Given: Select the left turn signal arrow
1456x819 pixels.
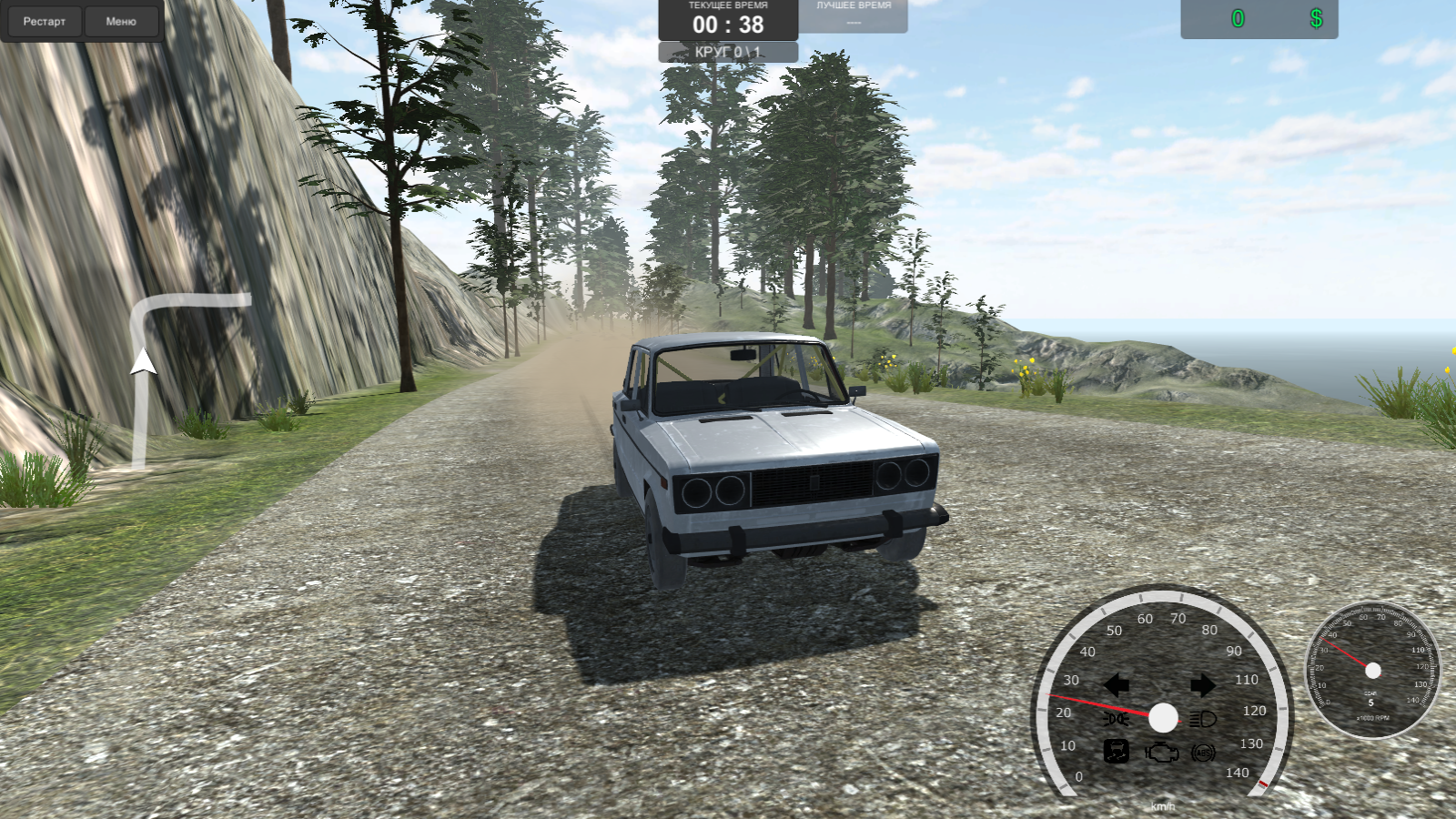Looking at the screenshot, I should tap(1117, 684).
